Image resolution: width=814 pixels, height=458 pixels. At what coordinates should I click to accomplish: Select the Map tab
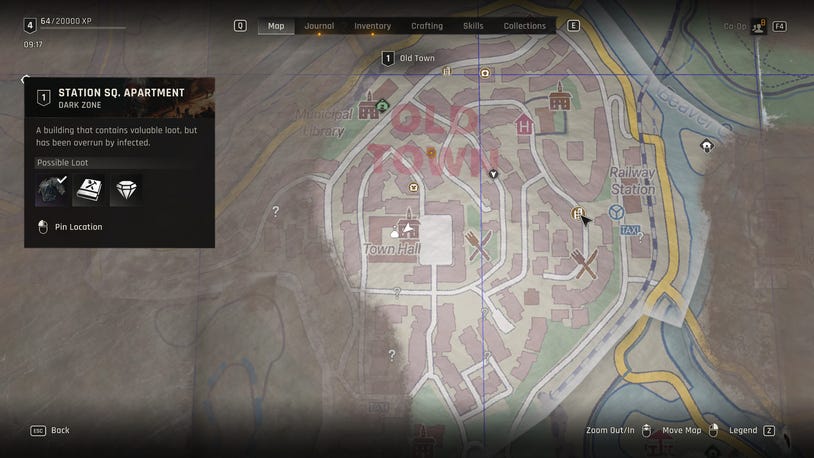276,26
